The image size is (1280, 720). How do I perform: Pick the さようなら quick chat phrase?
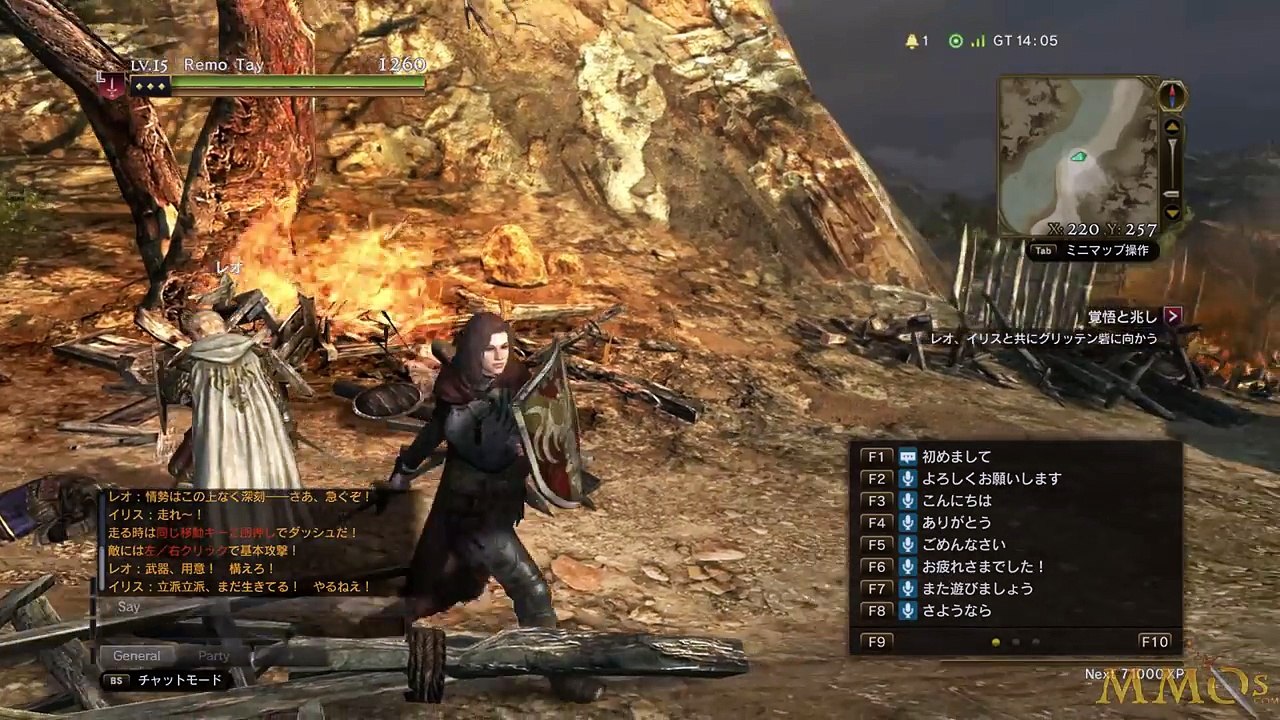pyautogui.click(x=957, y=610)
